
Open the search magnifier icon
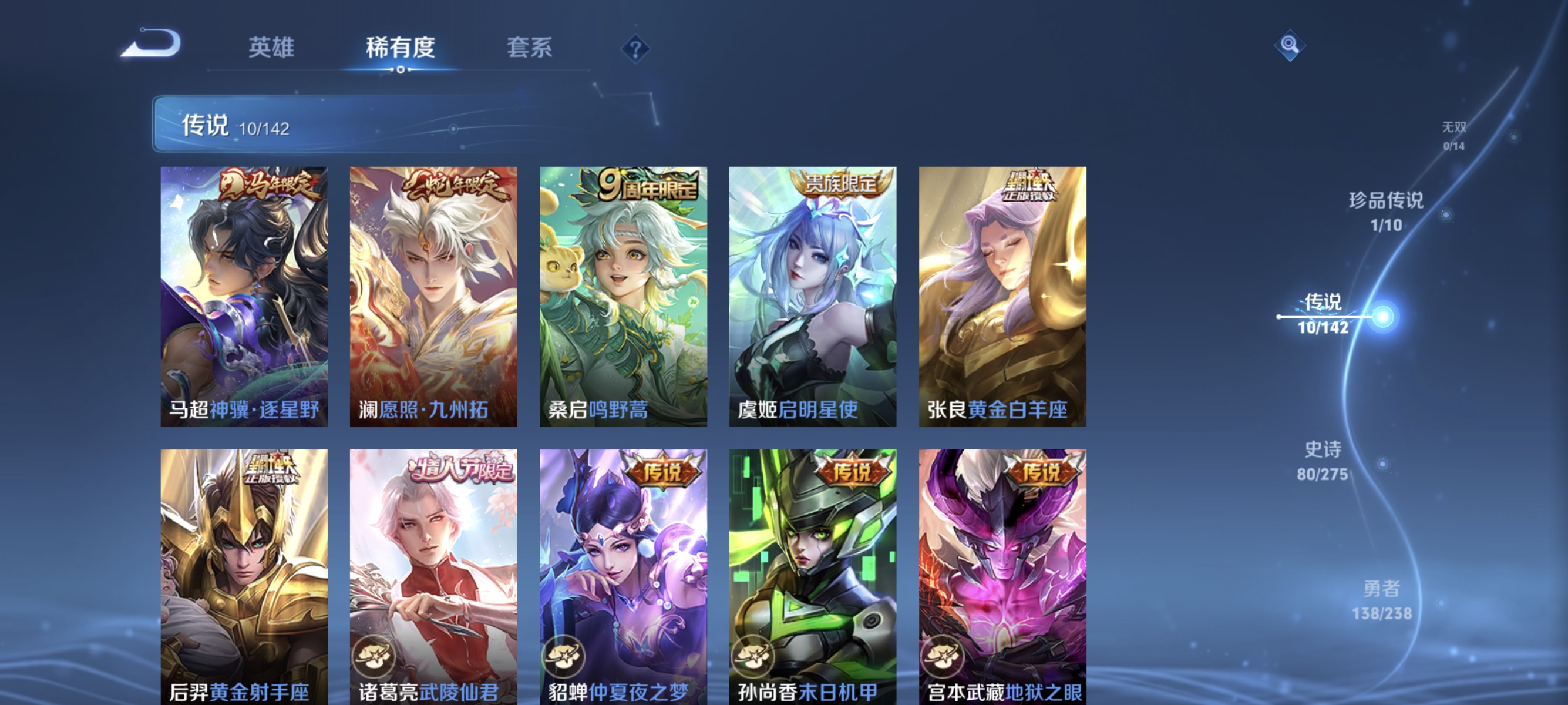click(x=1290, y=45)
